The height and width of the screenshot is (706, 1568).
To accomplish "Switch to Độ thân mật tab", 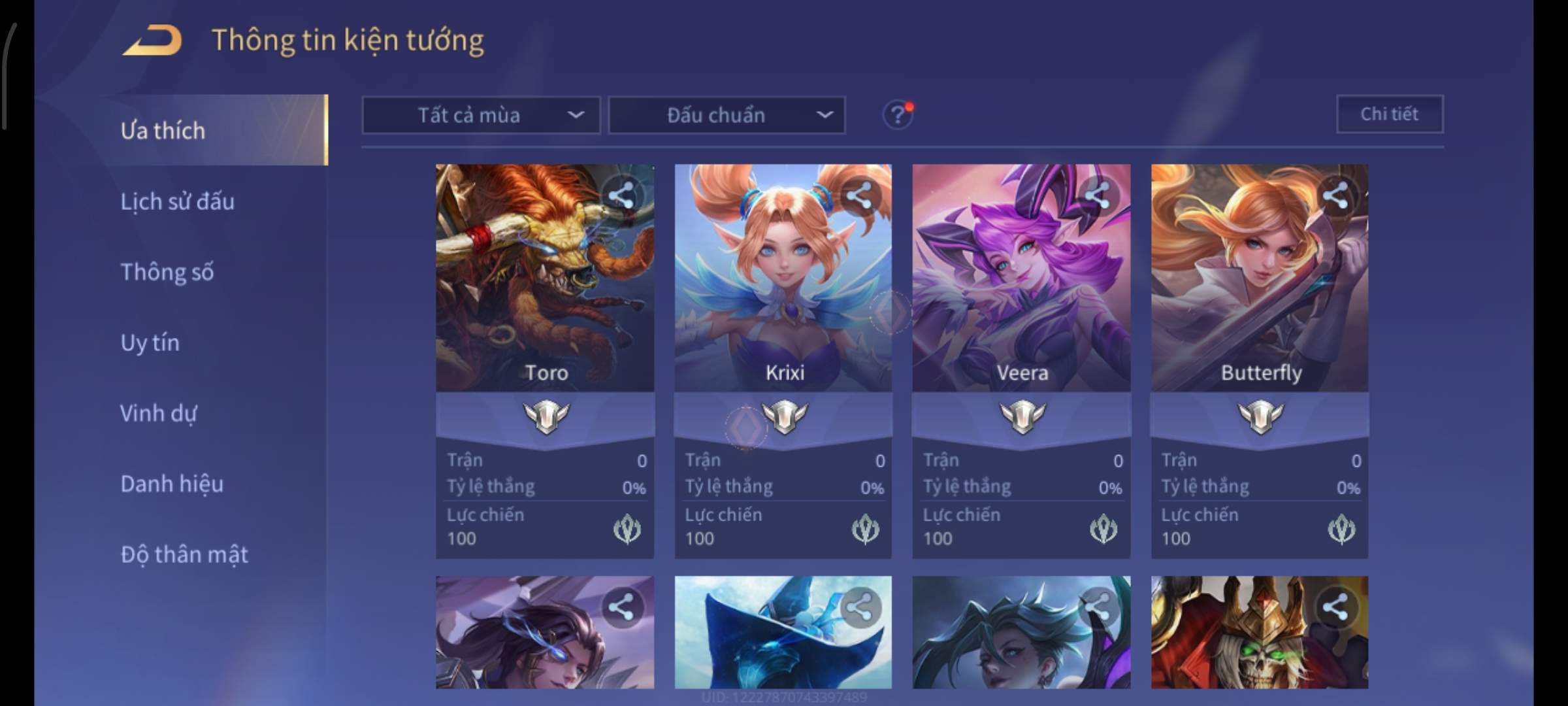I will click(184, 554).
